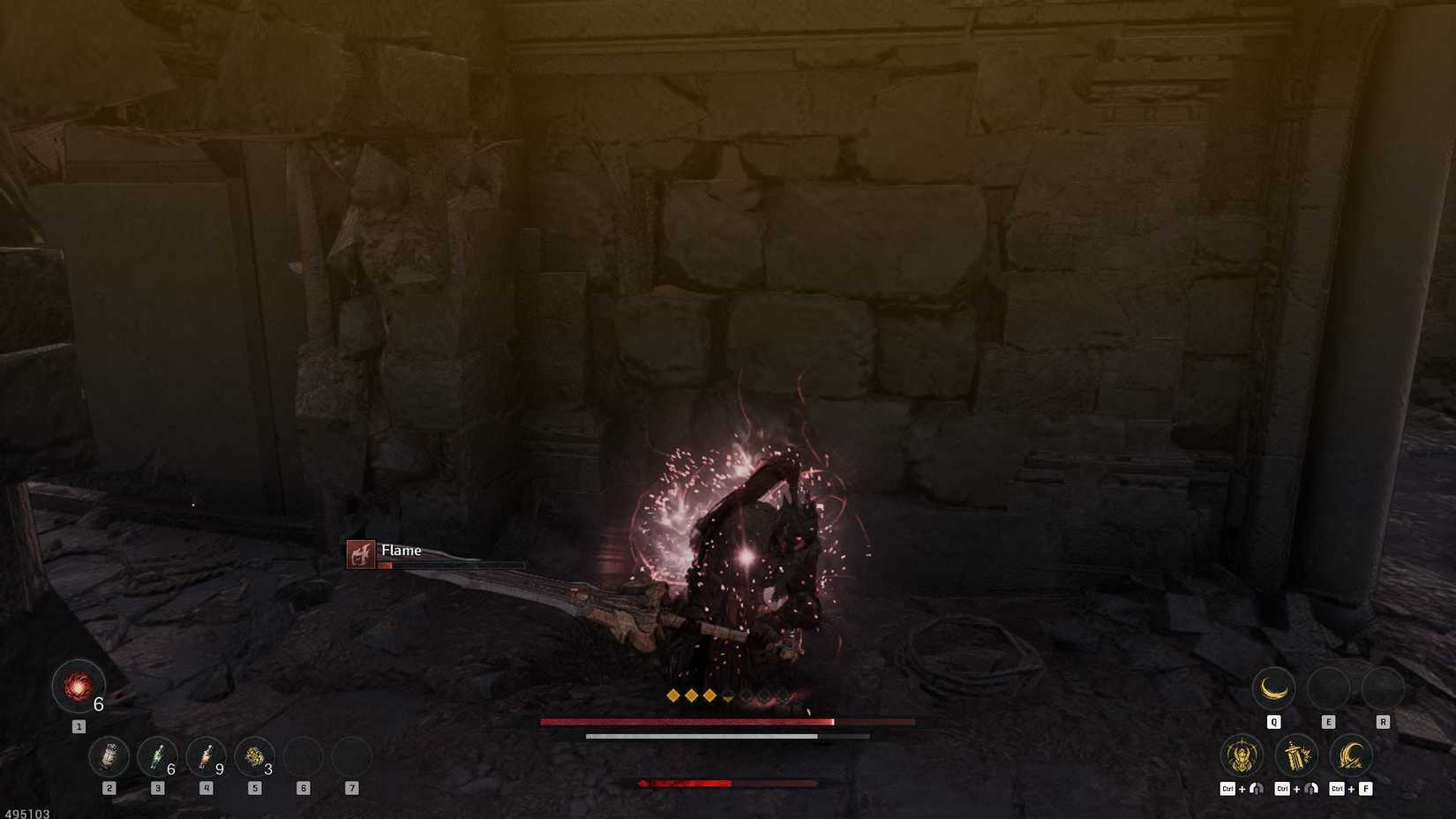Click the empty rune slot labeled R
The image size is (1456, 819).
(1383, 688)
